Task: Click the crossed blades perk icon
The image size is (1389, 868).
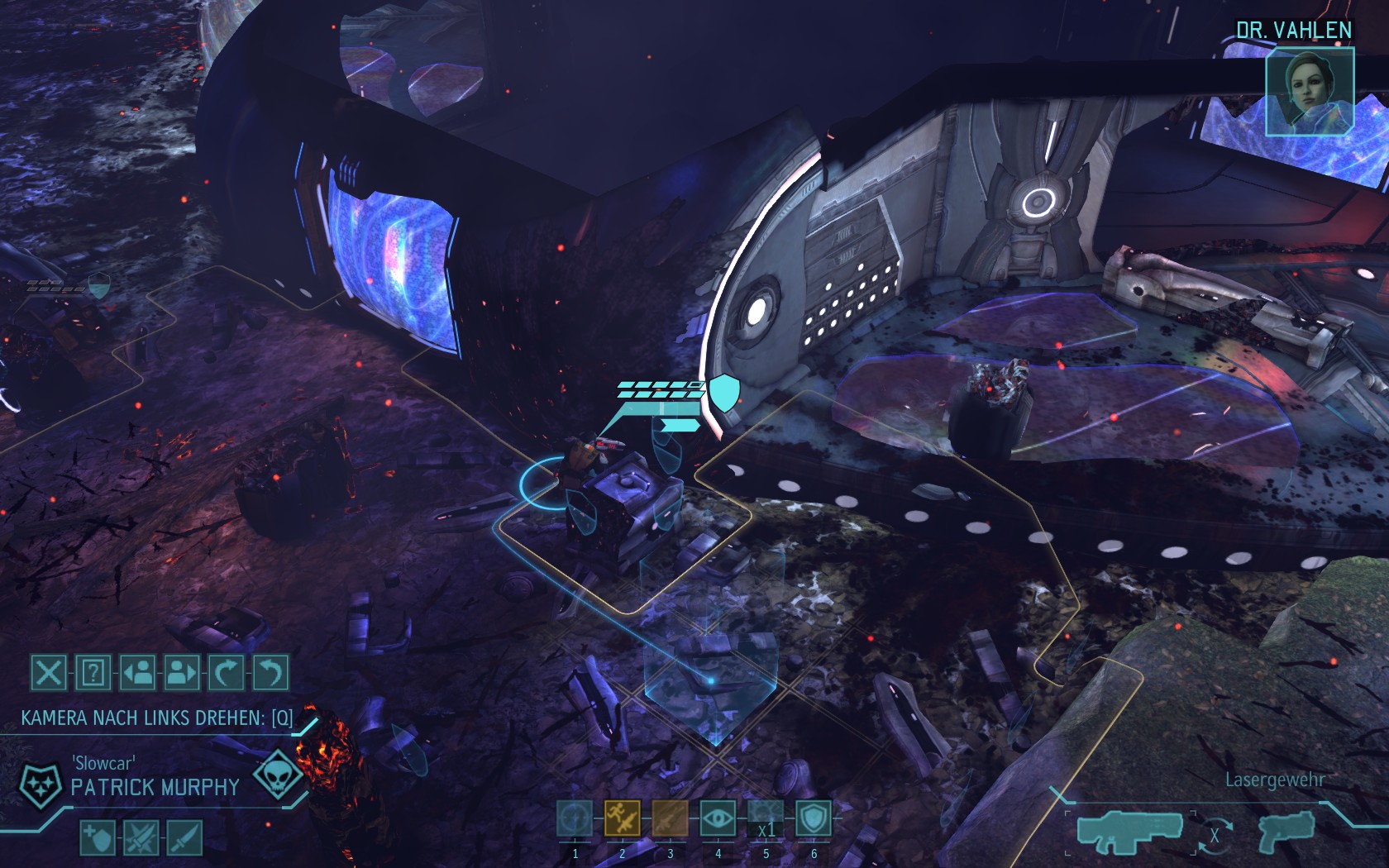Action: pos(141,837)
